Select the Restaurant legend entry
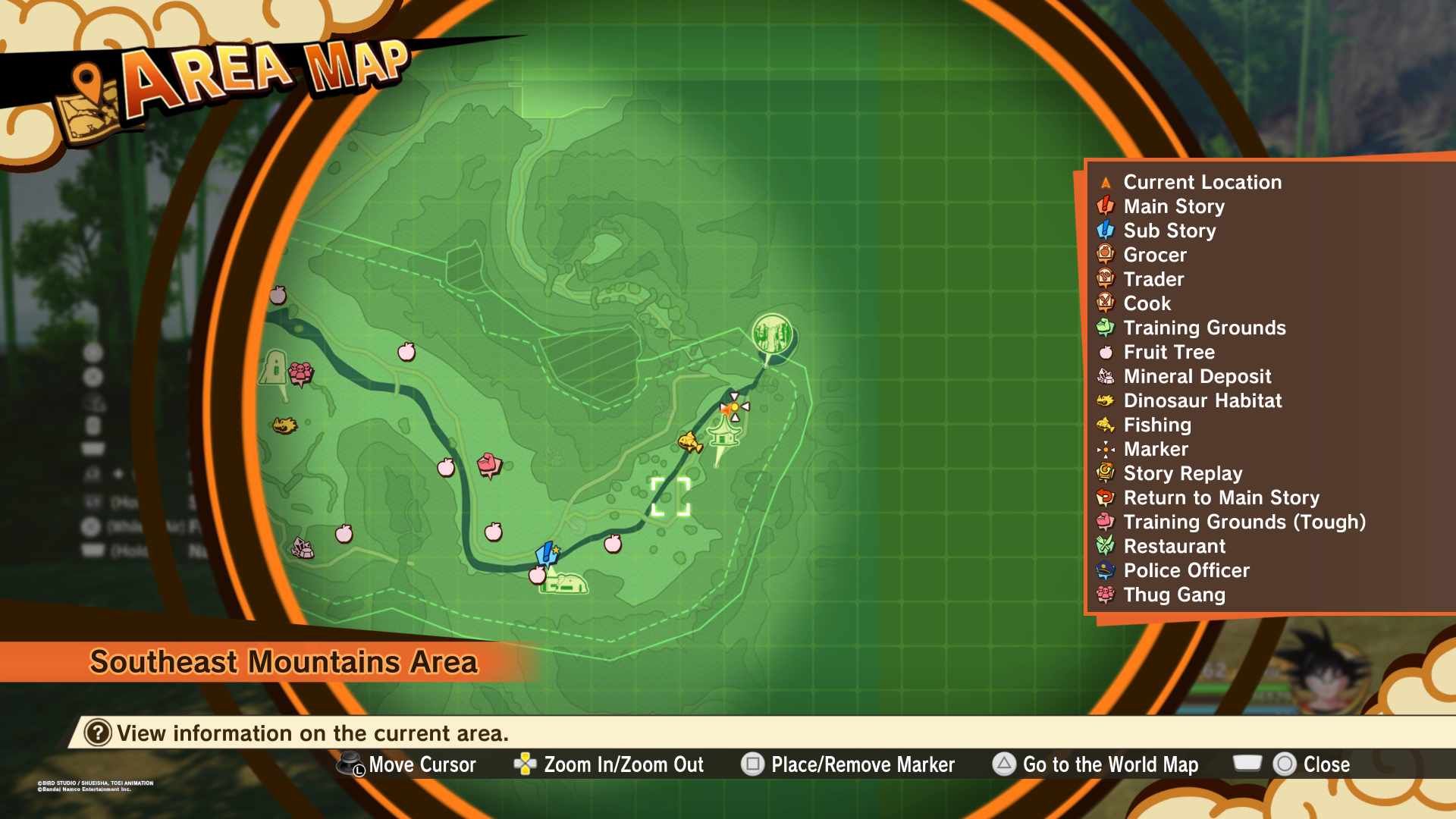 tap(1174, 546)
